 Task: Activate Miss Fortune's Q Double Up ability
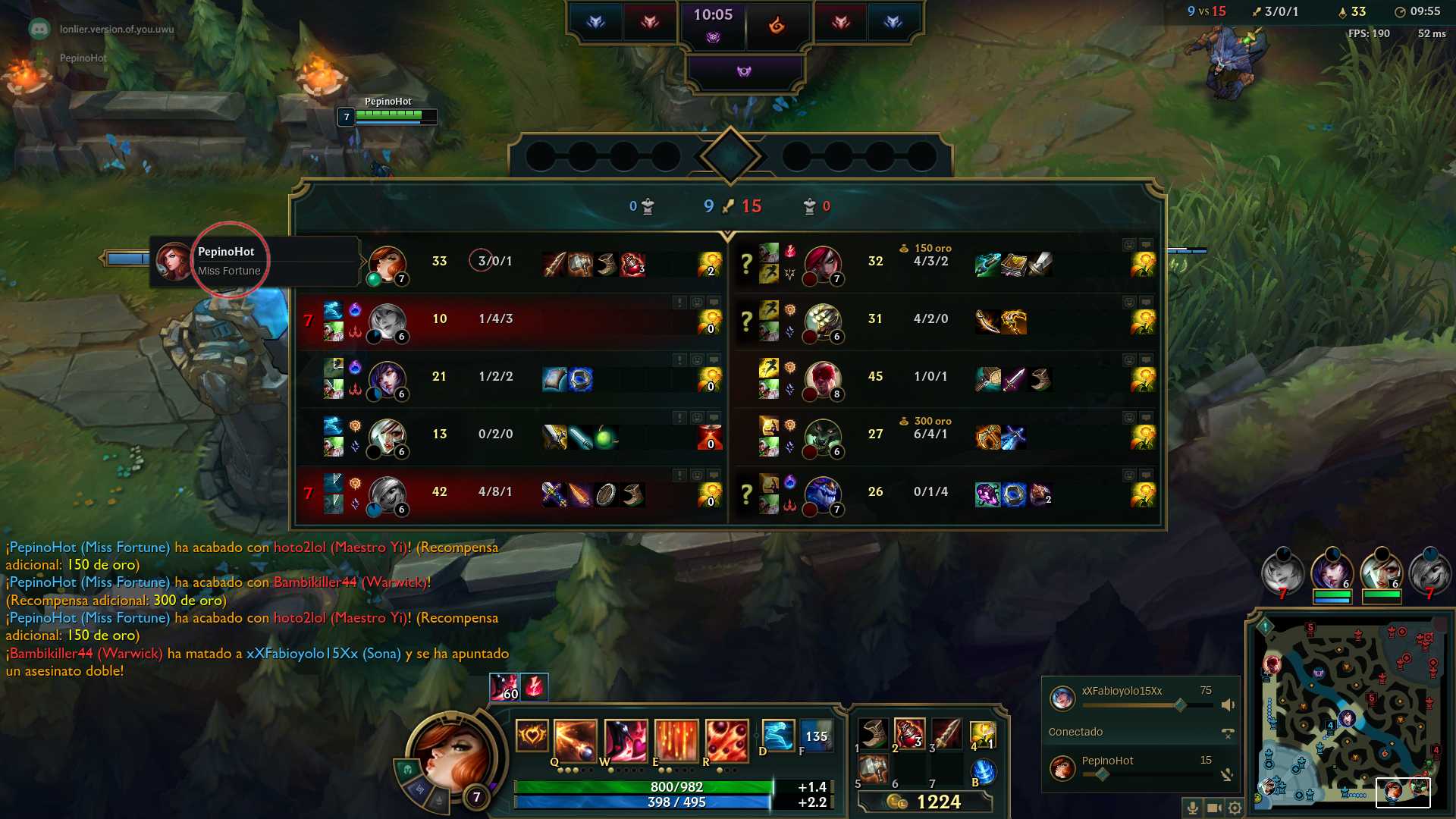tap(575, 739)
